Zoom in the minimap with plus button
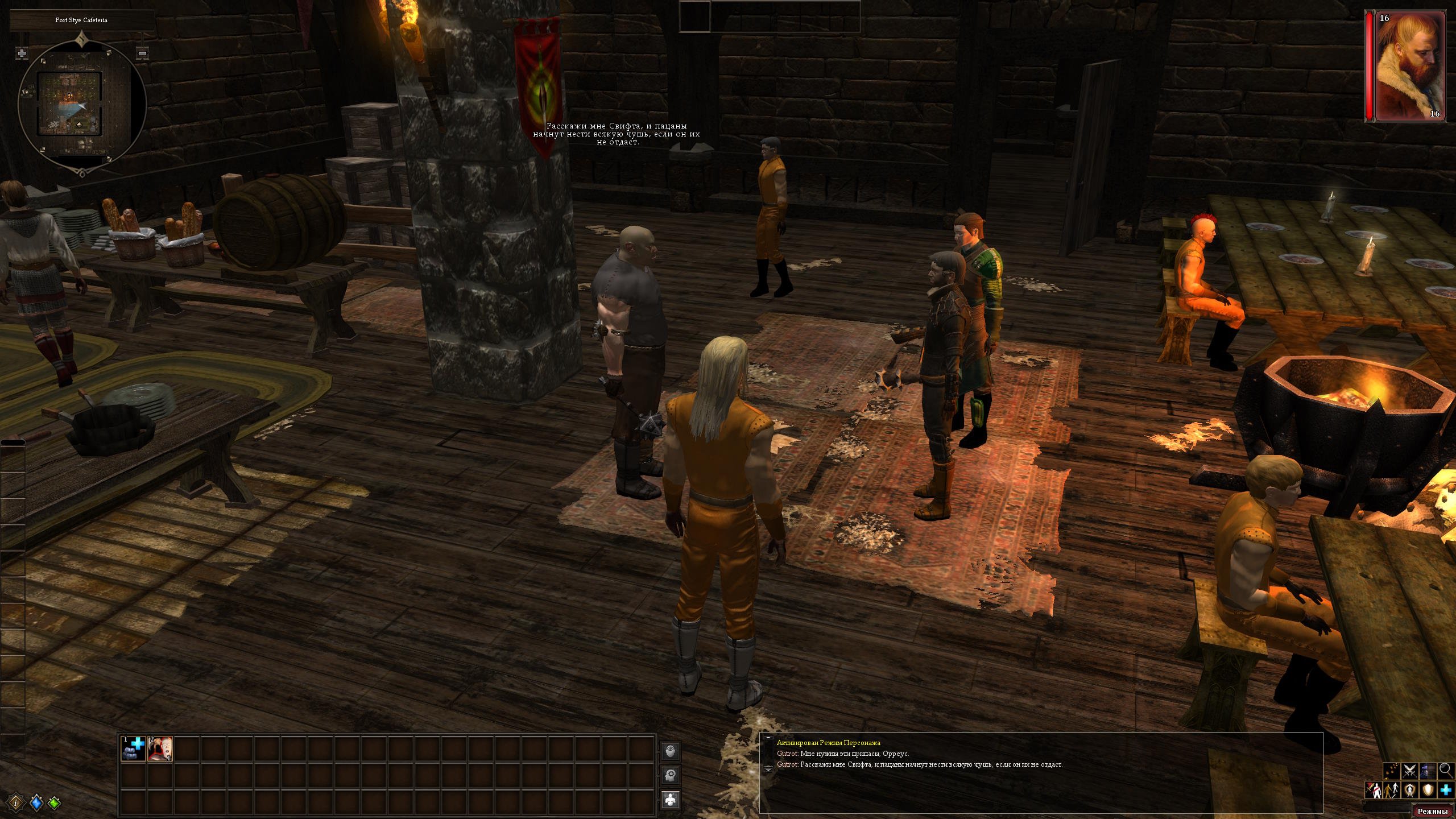 (22, 53)
